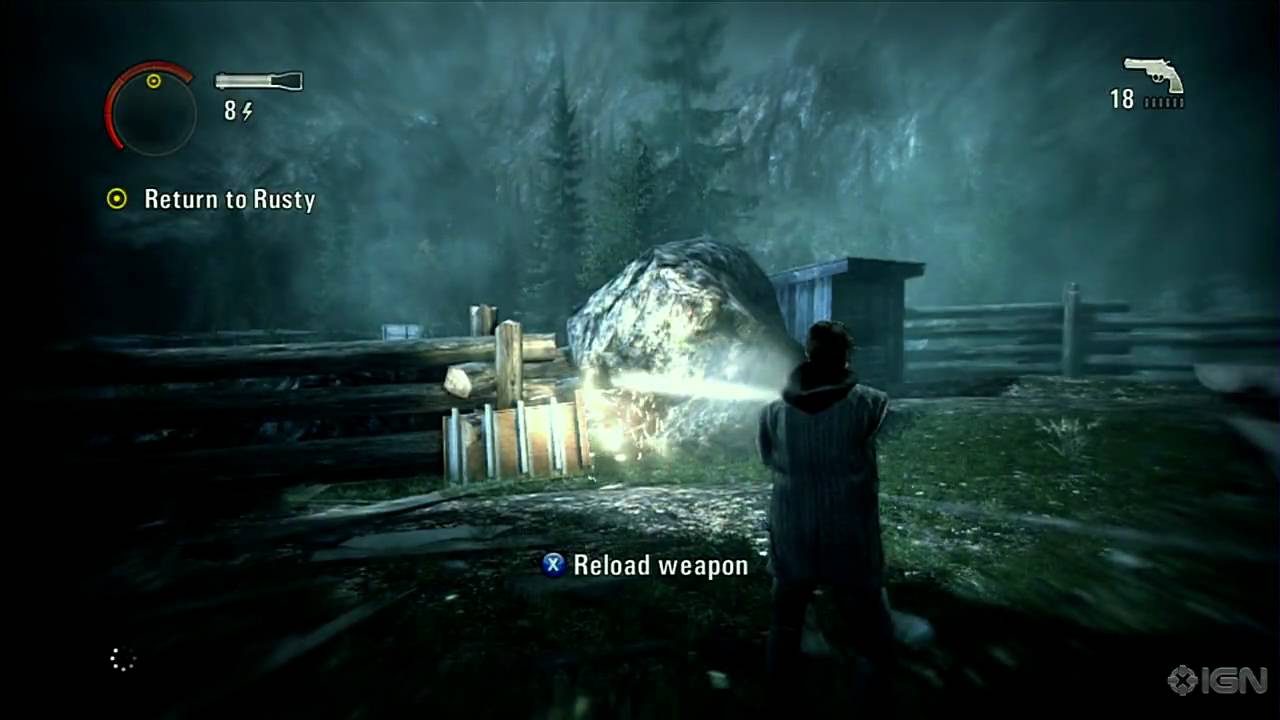
Task: Select the flashlight battery icon
Action: (x=258, y=81)
